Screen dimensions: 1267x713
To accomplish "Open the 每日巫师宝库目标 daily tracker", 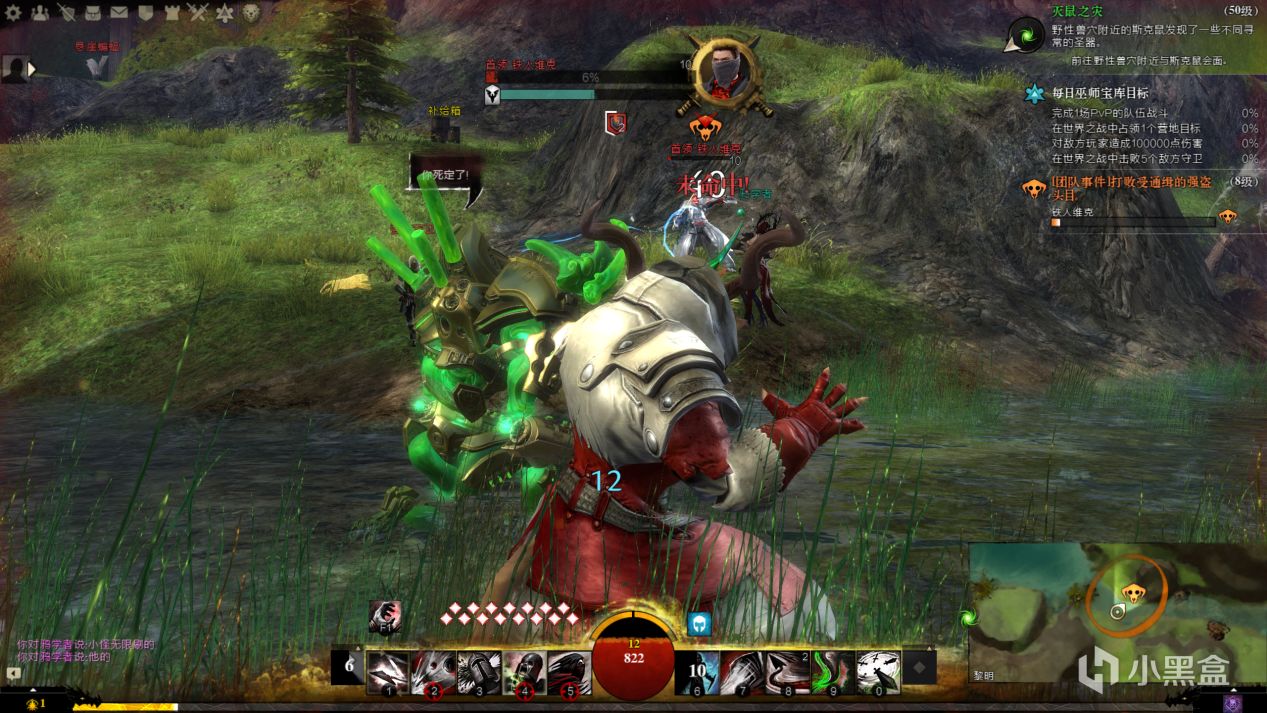I will (1100, 93).
